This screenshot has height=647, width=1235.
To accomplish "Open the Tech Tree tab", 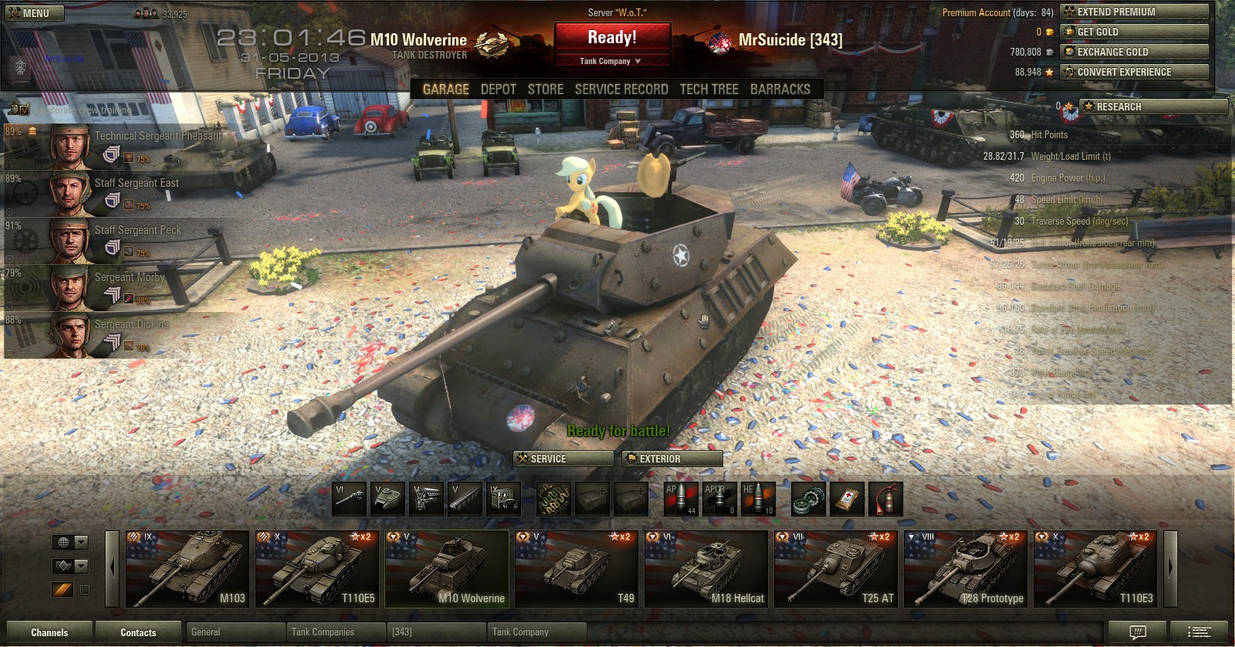I will pyautogui.click(x=709, y=89).
